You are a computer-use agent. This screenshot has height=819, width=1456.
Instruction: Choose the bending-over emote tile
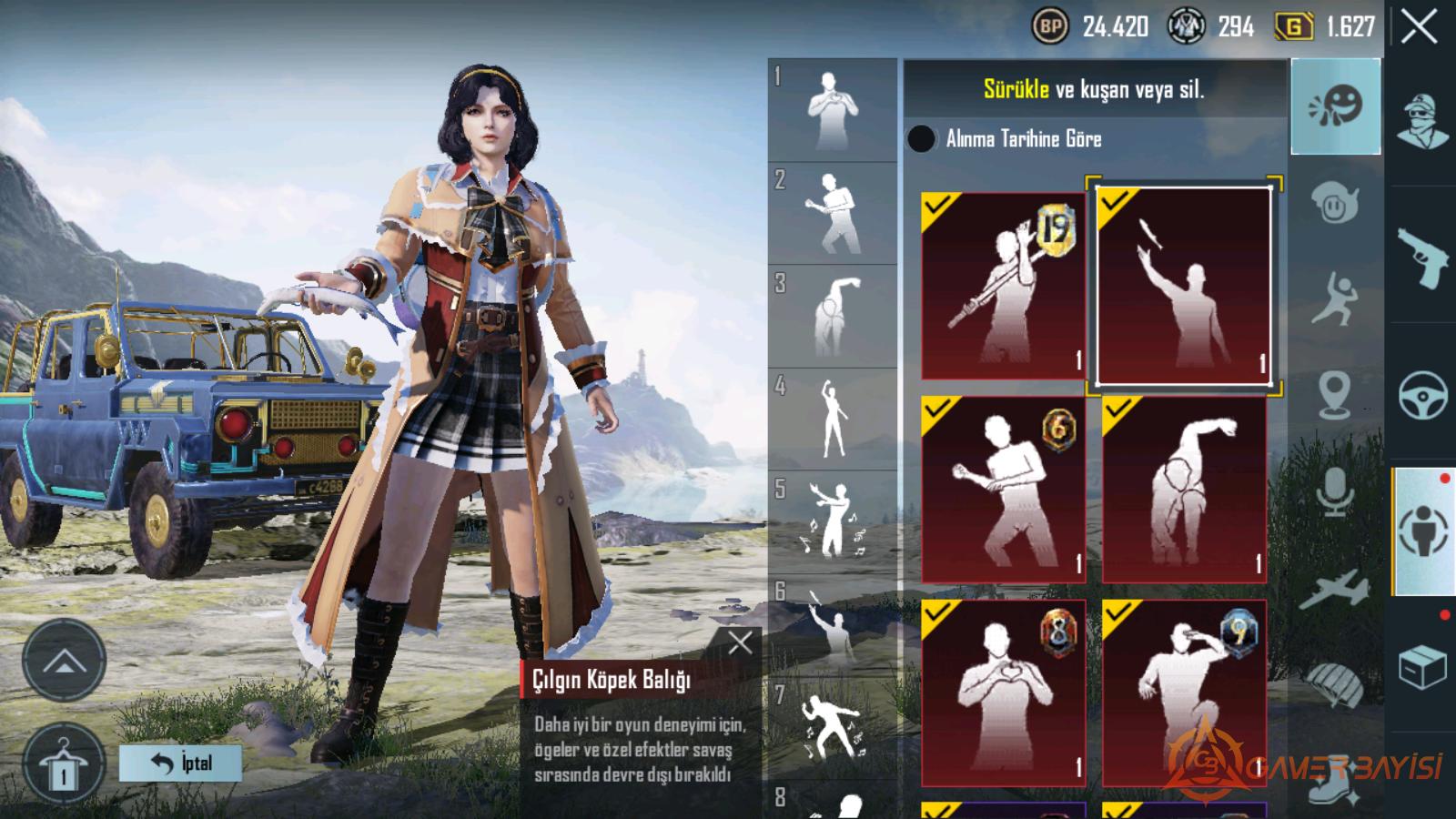(1183, 489)
